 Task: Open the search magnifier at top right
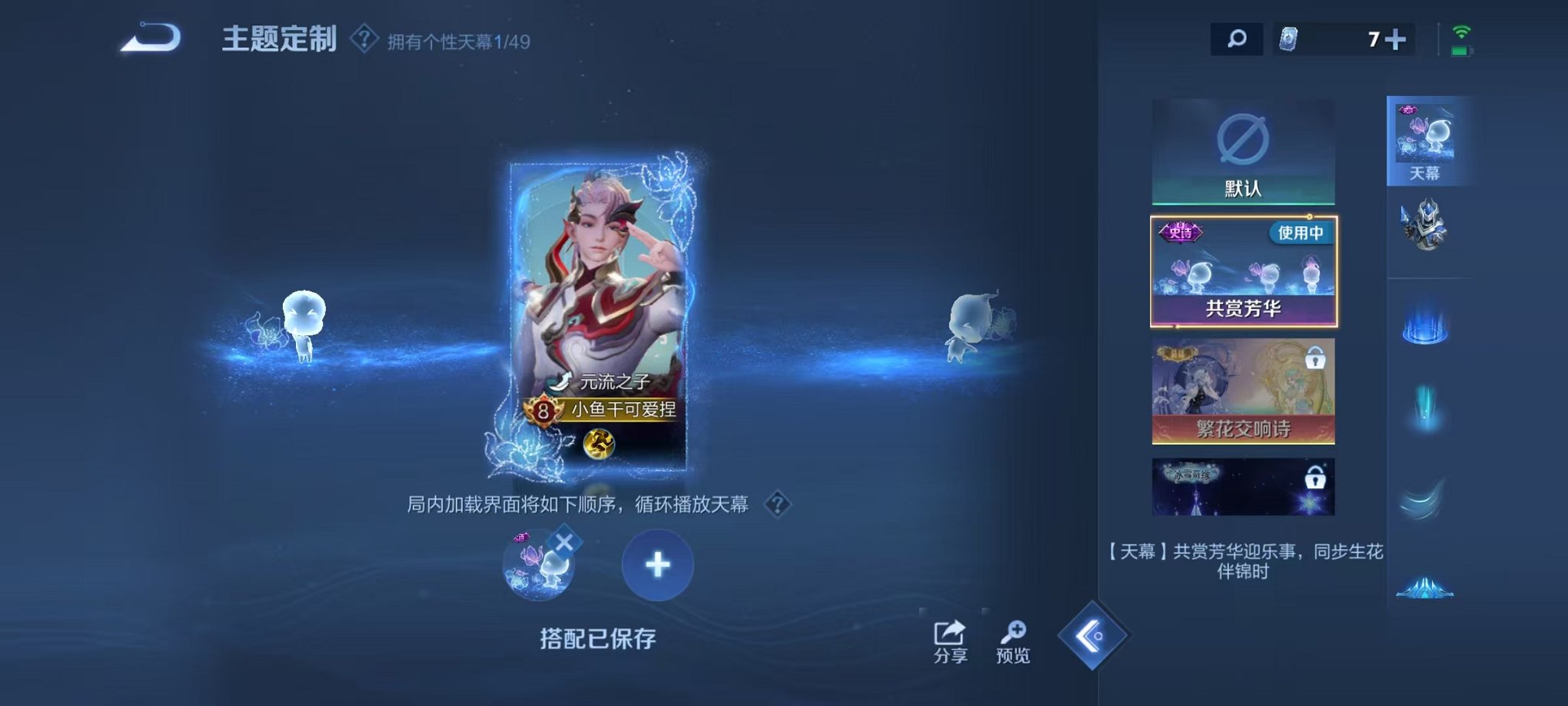coord(1237,38)
